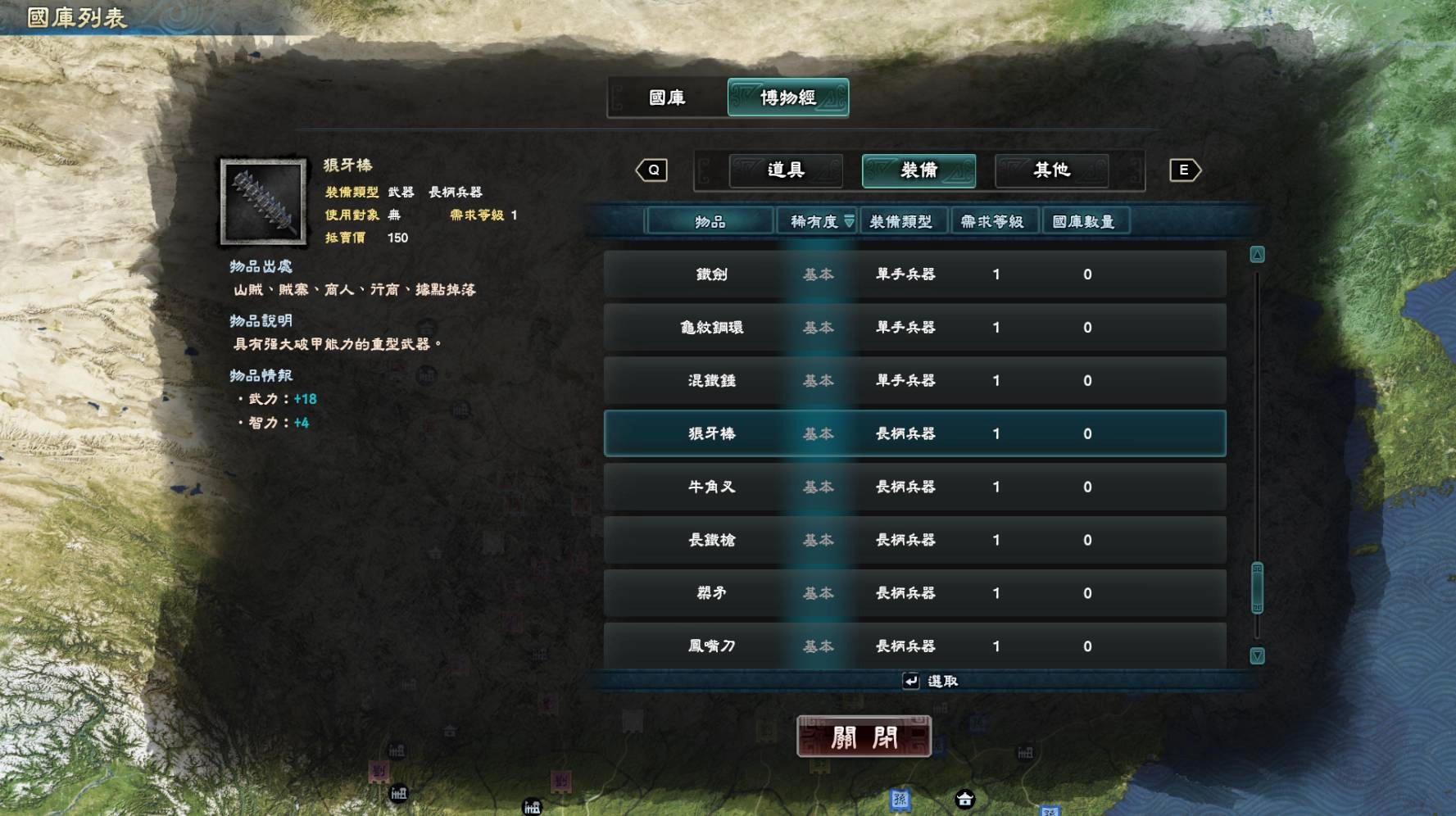Viewport: 1456px width, 816px height.
Task: Click the E next category arrow
Action: click(x=1183, y=170)
